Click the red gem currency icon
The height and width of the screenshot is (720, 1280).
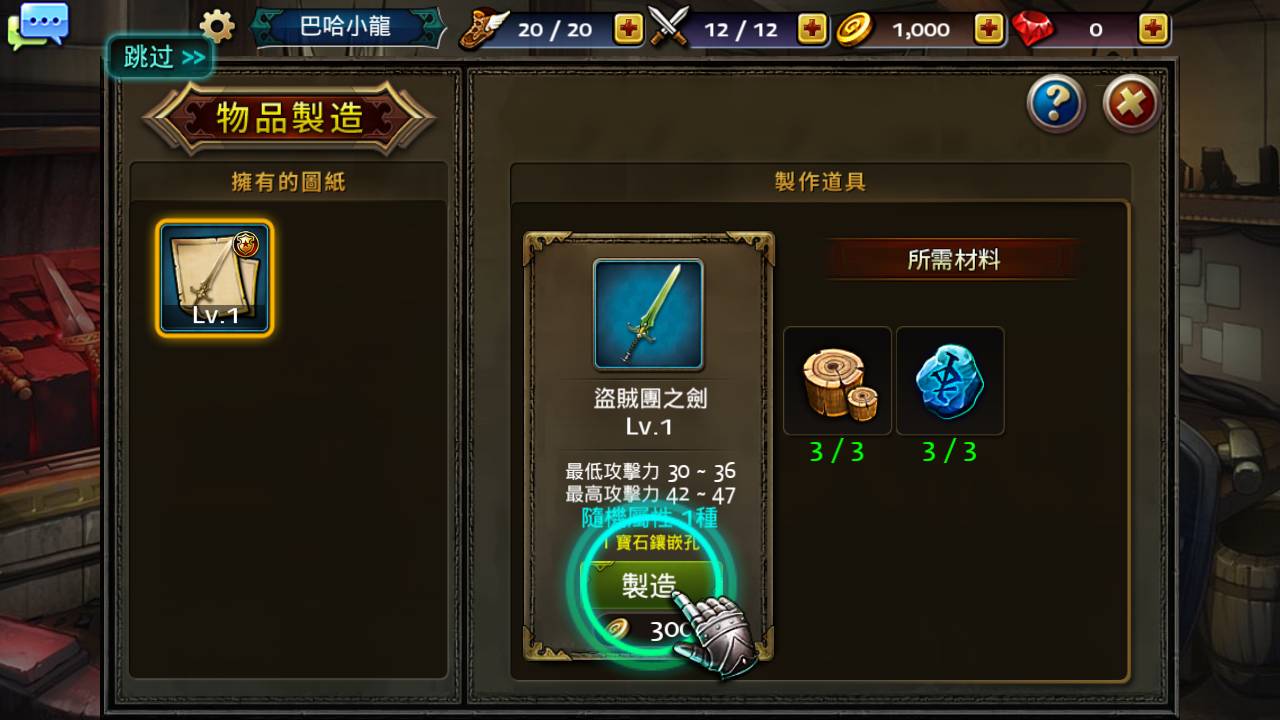1034,28
